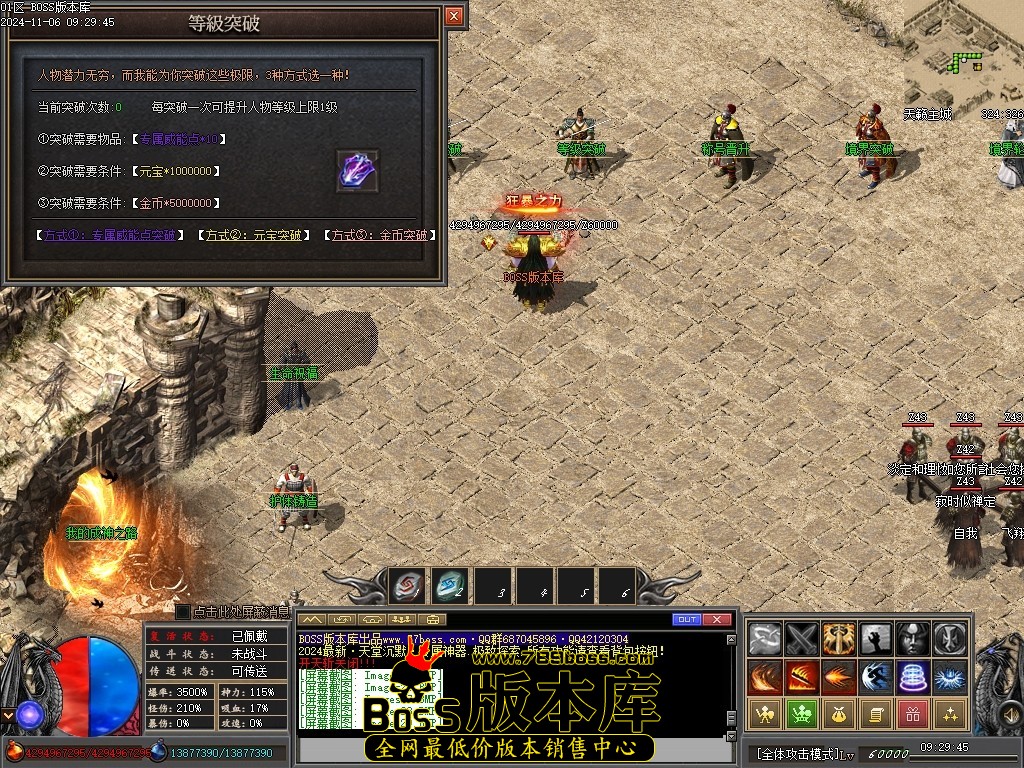Open the red gift box menu
The image size is (1024, 768).
coord(913,714)
